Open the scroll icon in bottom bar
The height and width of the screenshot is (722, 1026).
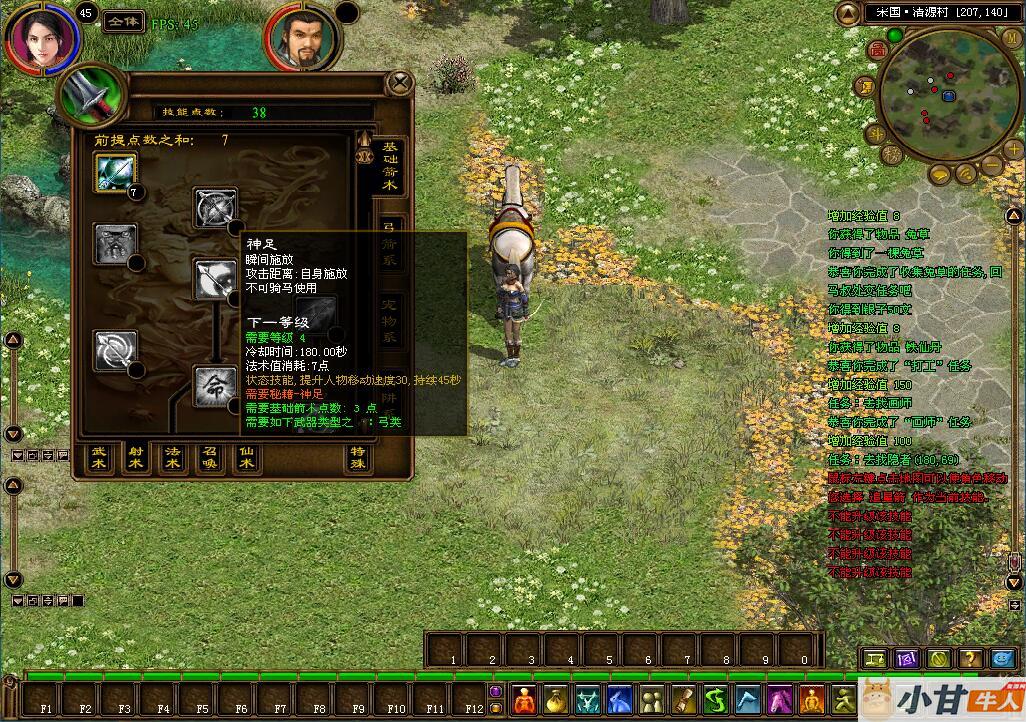tap(684, 698)
